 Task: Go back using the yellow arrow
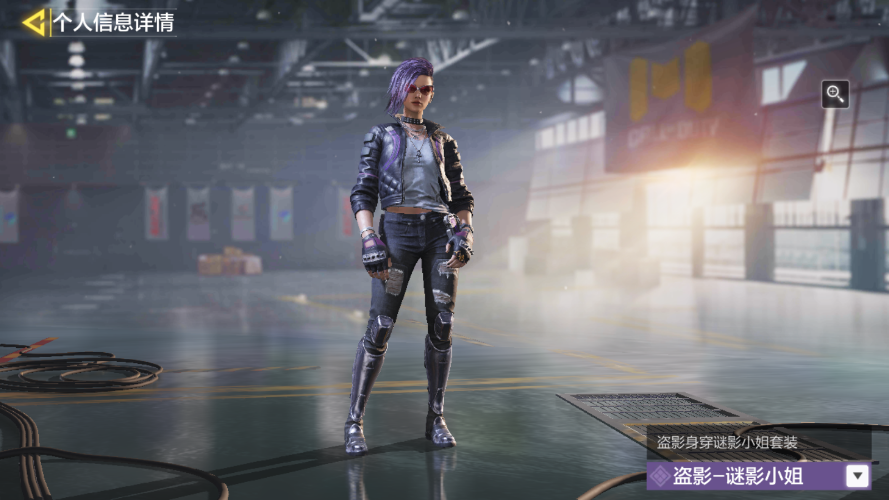pyautogui.click(x=34, y=21)
